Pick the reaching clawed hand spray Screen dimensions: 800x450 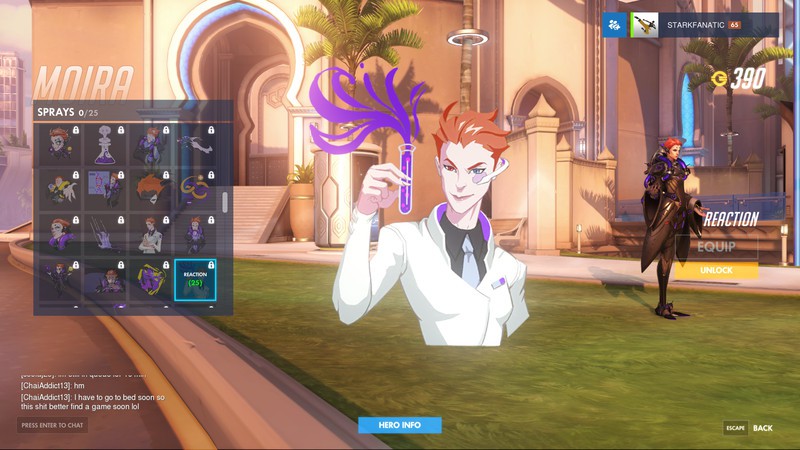click(195, 144)
